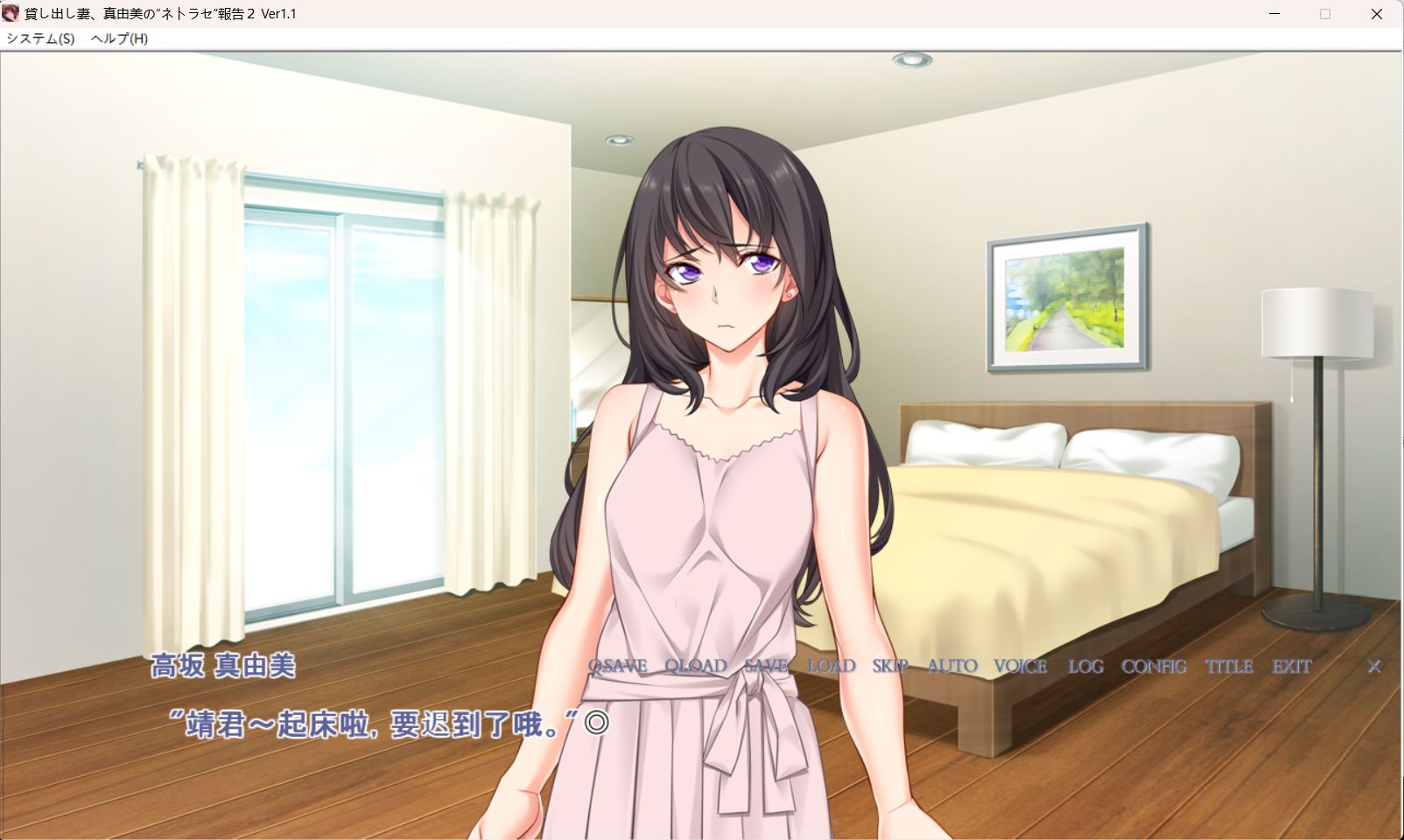1404x840 pixels.
Task: Hide the dialogue box with the X
Action: pos(1374,667)
